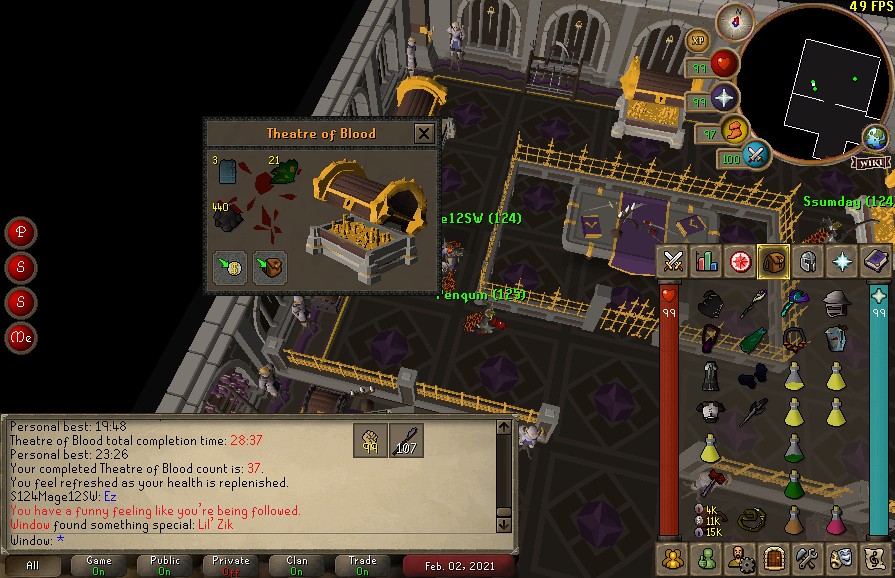Activate quick prayers via the prayer orb
This screenshot has width=895, height=578.
pyautogui.click(x=724, y=98)
